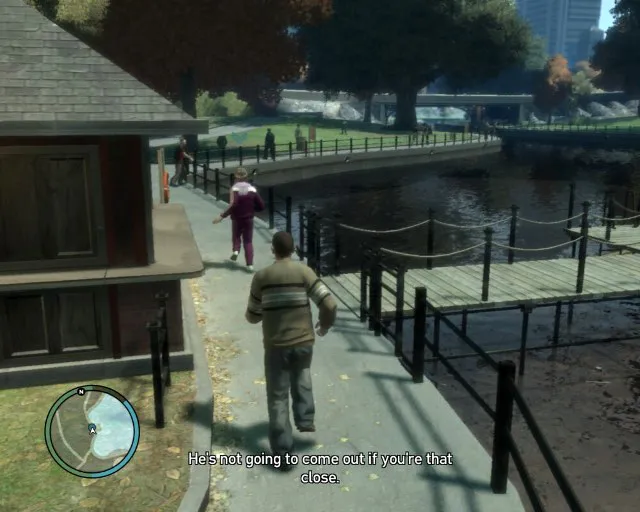Click the north marker on the radar
Viewport: 640px width, 512px height.
pyautogui.click(x=81, y=391)
